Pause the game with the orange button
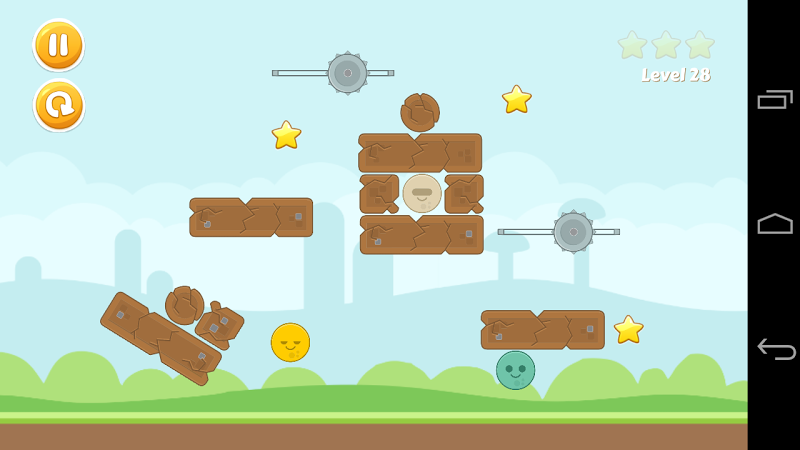The image size is (800, 450). [59, 45]
